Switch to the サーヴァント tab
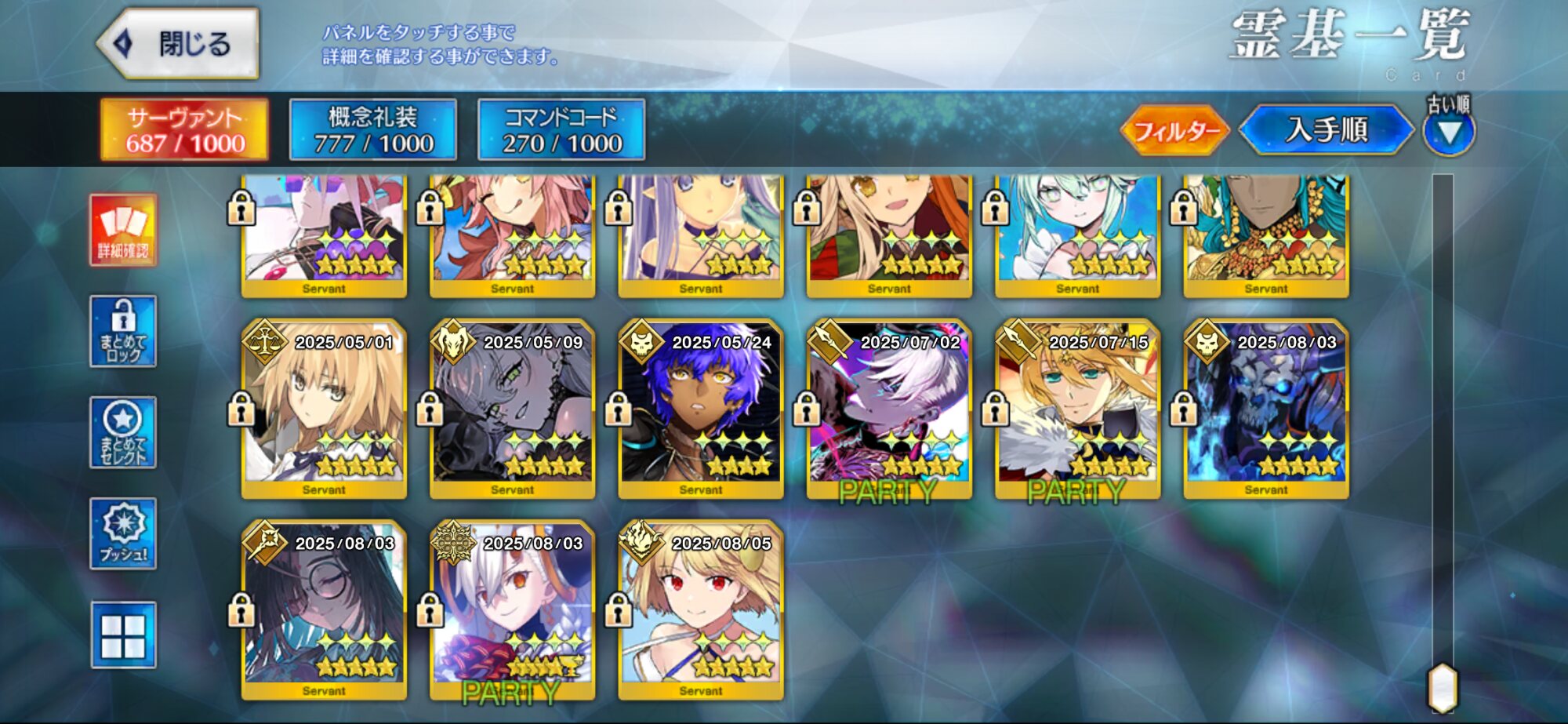The width and height of the screenshot is (1568, 724). point(185,129)
